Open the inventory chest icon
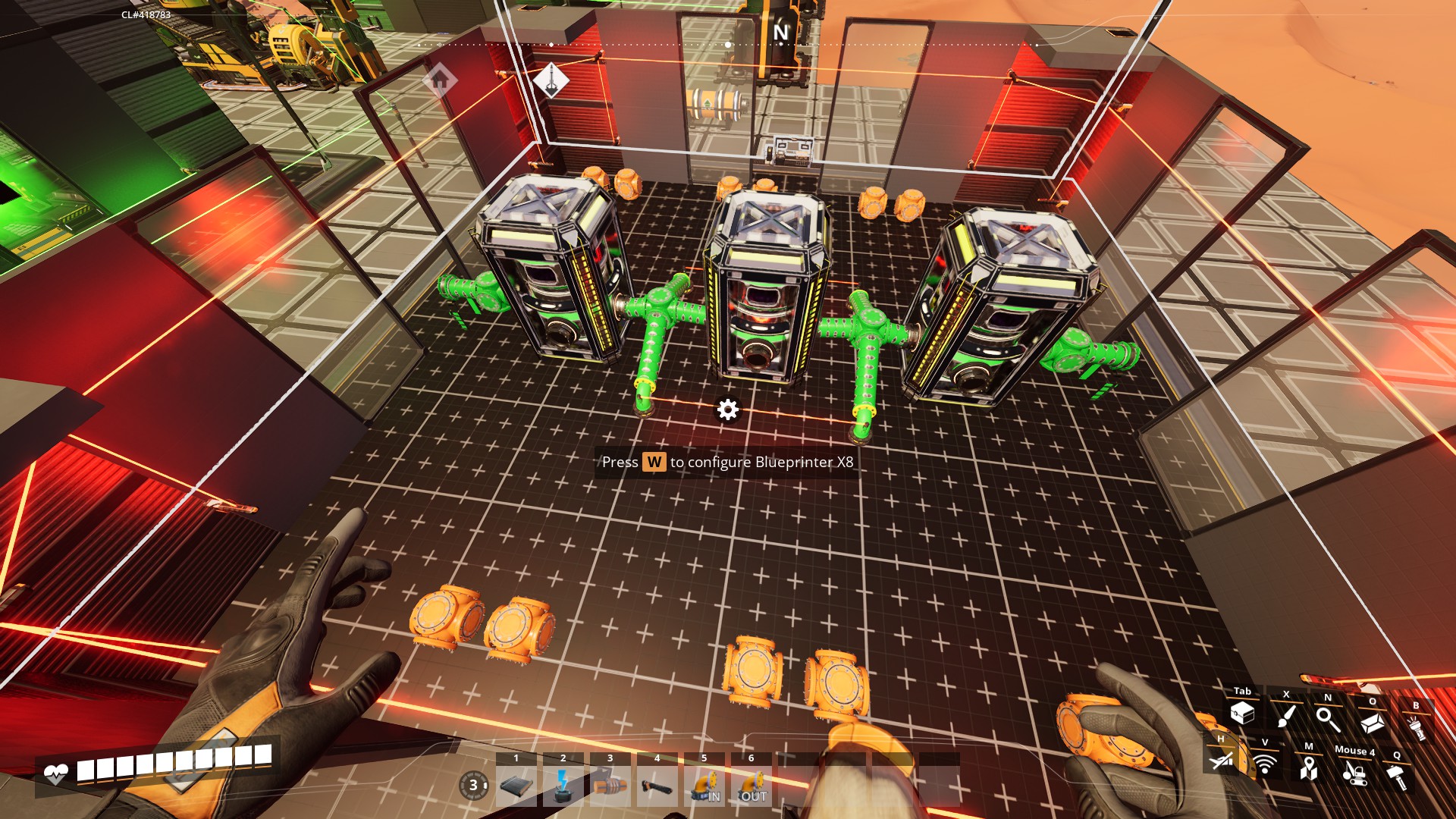Viewport: 1456px width, 819px height. coord(1242,714)
